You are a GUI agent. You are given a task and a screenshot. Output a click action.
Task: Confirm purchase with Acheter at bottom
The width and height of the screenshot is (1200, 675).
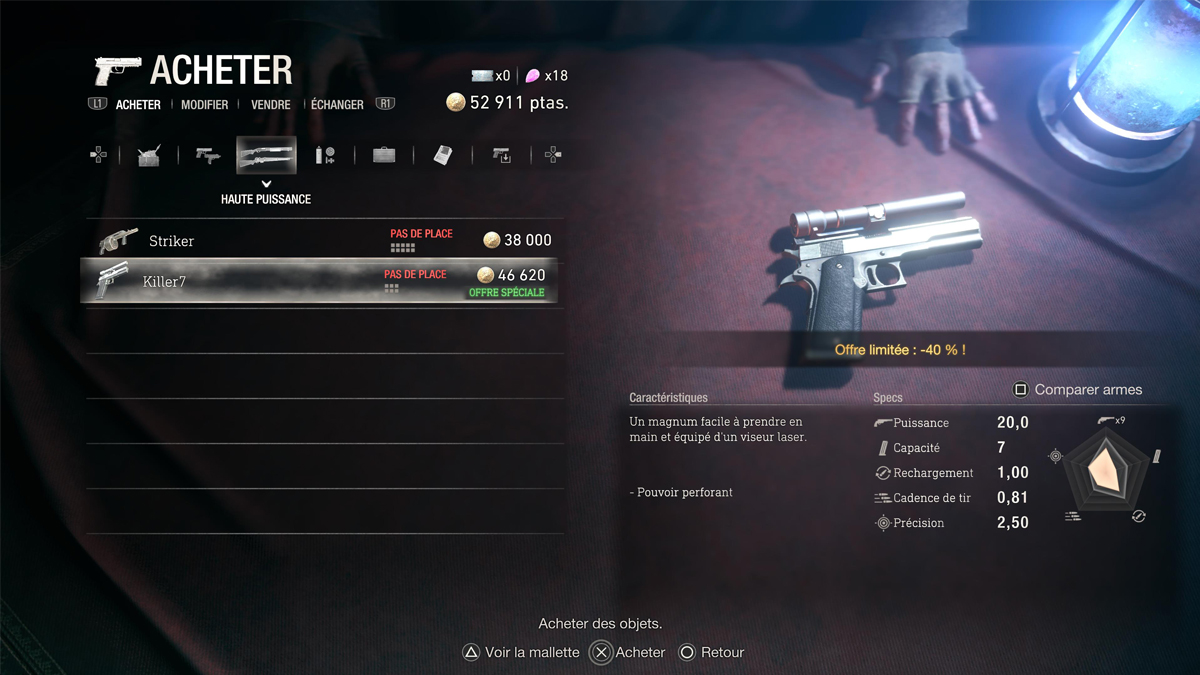tap(628, 652)
